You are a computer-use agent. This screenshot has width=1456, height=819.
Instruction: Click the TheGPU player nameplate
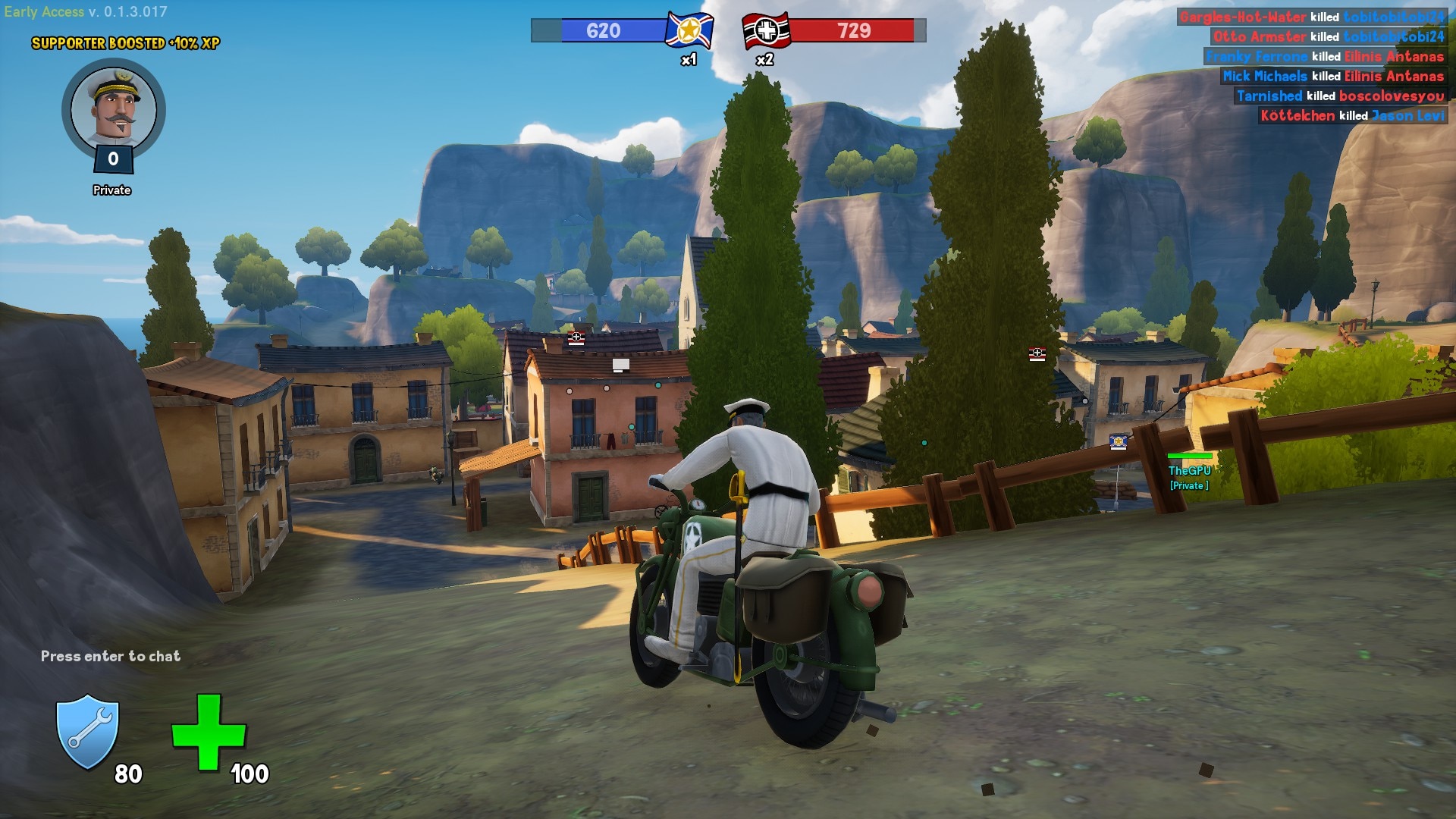(1189, 471)
